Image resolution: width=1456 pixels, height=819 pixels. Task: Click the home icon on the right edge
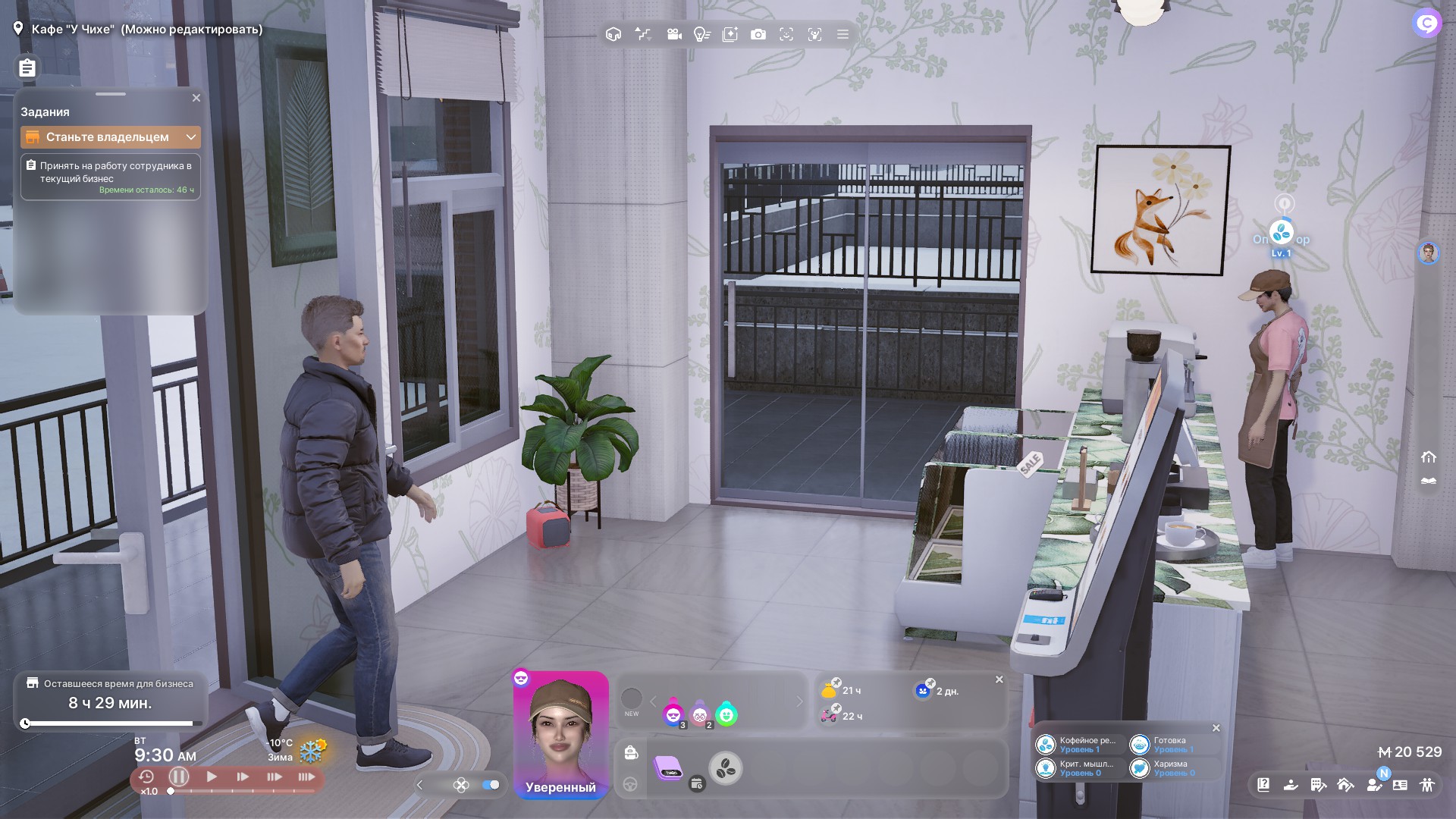(x=1429, y=457)
